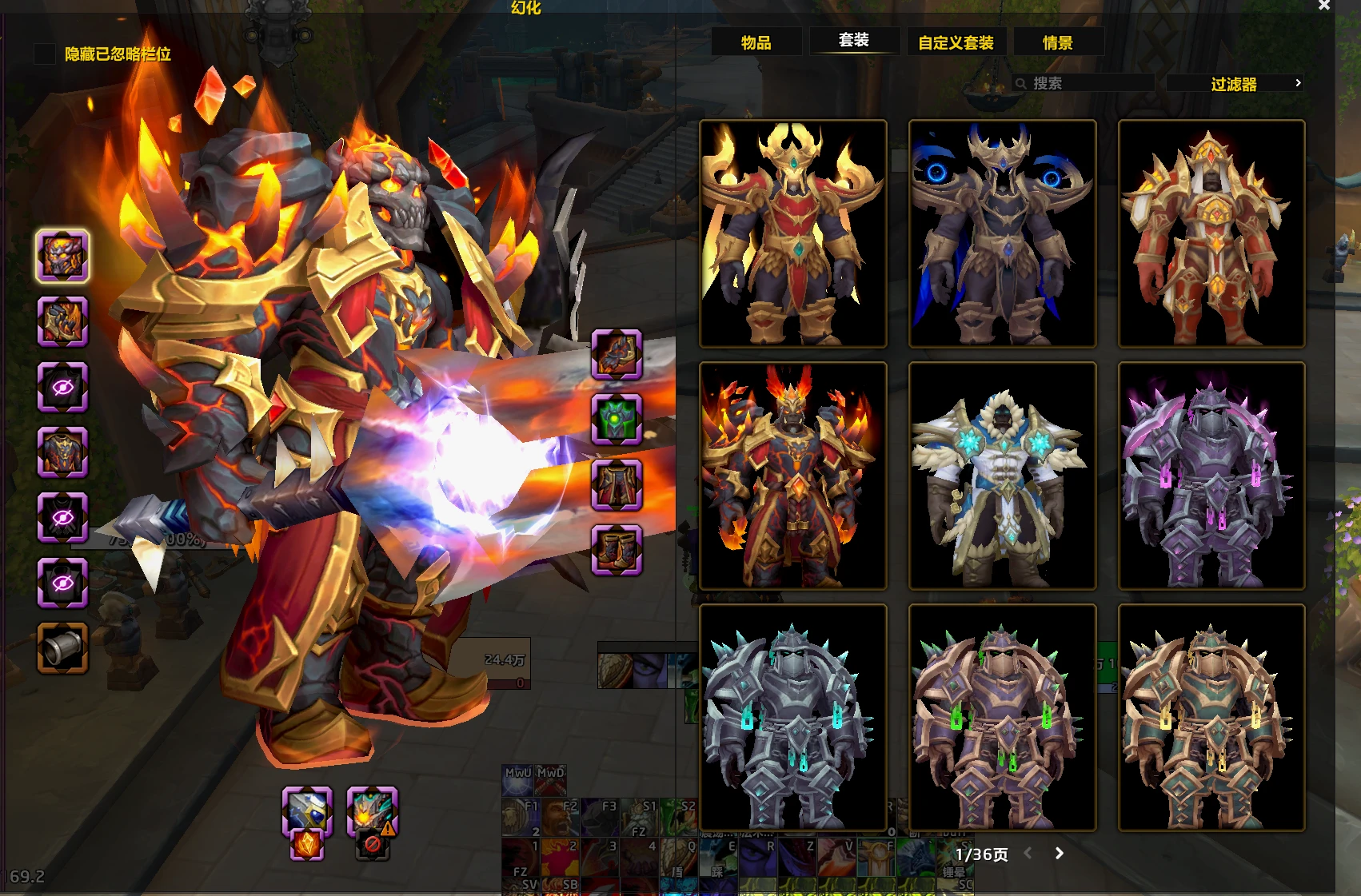The image size is (1361, 896).
Task: Switch to the 物品 tab
Action: pos(756,42)
